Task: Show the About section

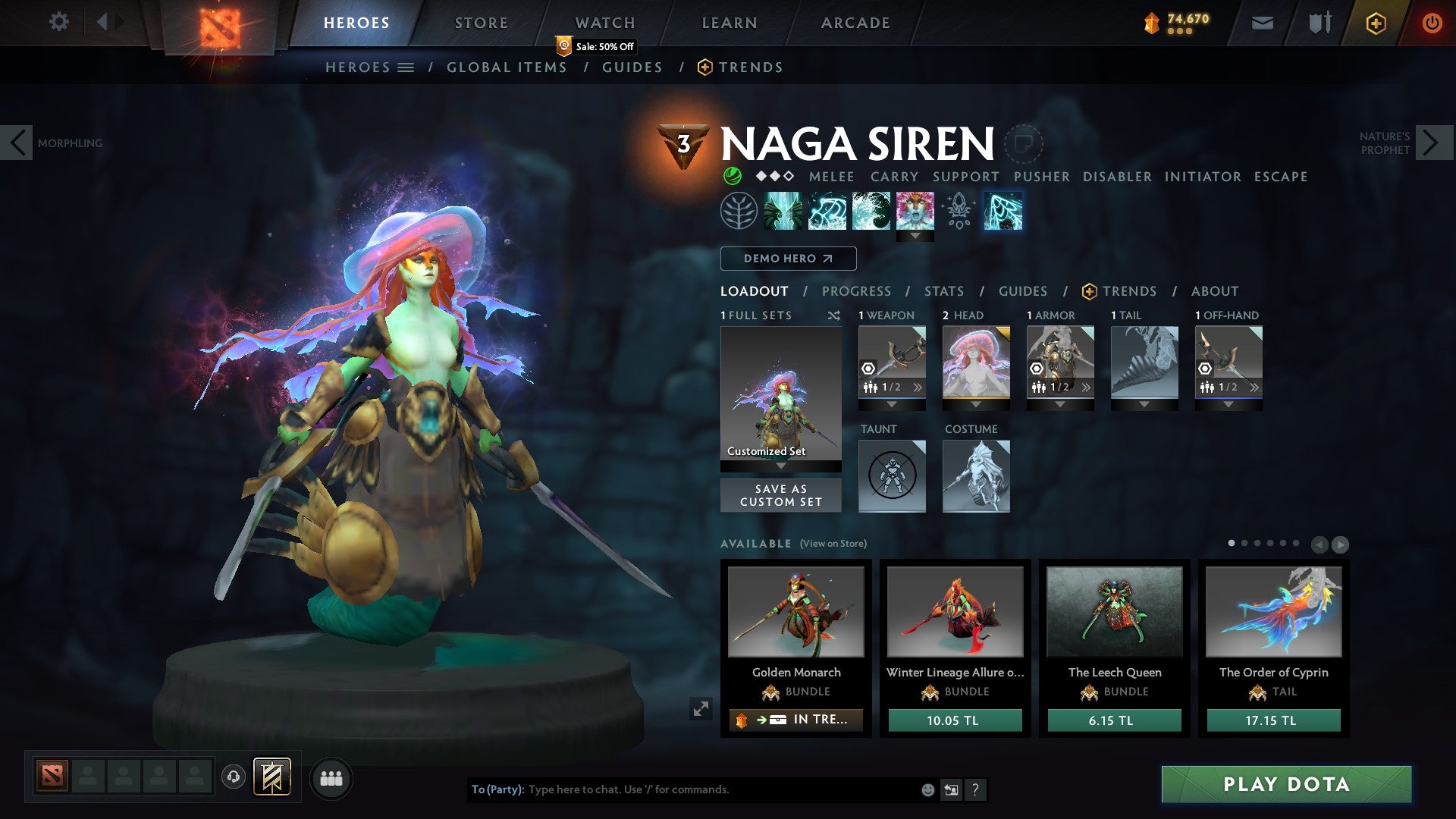Action: pos(1214,291)
